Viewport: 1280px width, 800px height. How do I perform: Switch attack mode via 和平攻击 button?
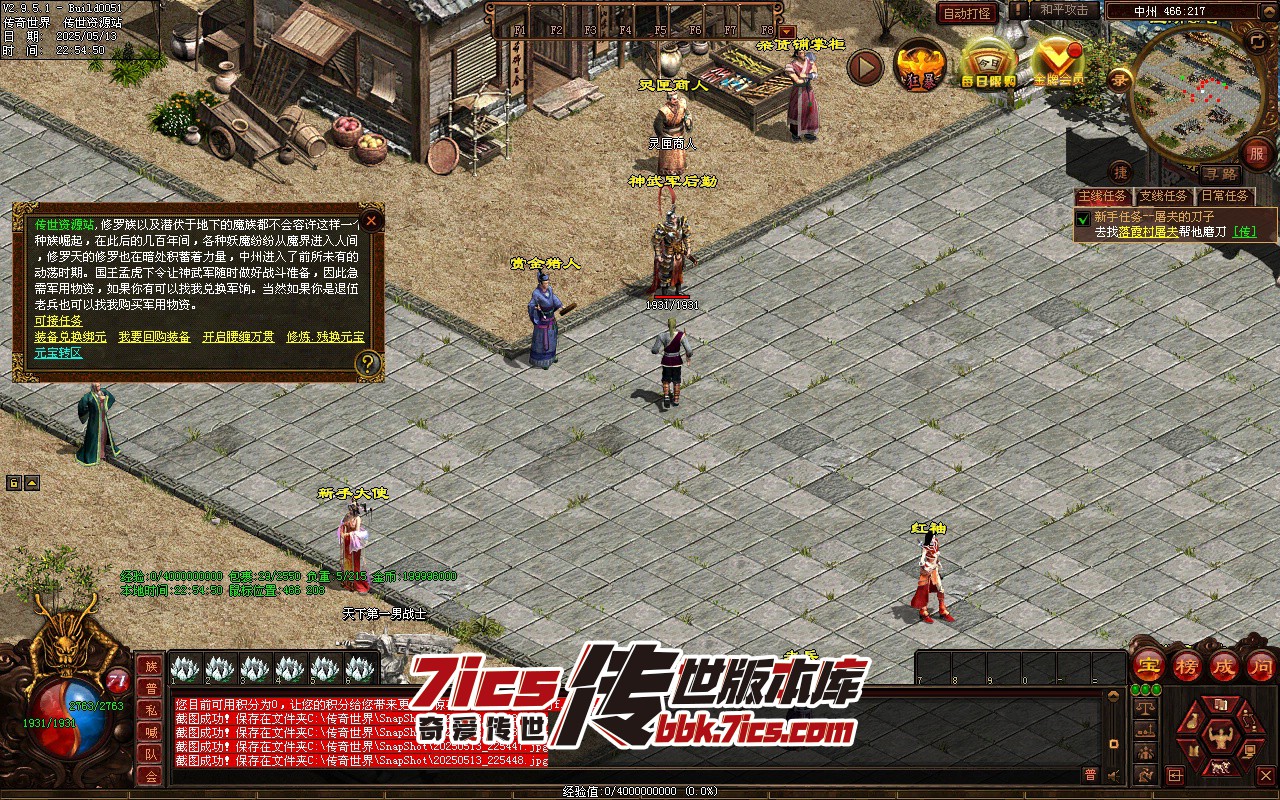[x=1064, y=10]
